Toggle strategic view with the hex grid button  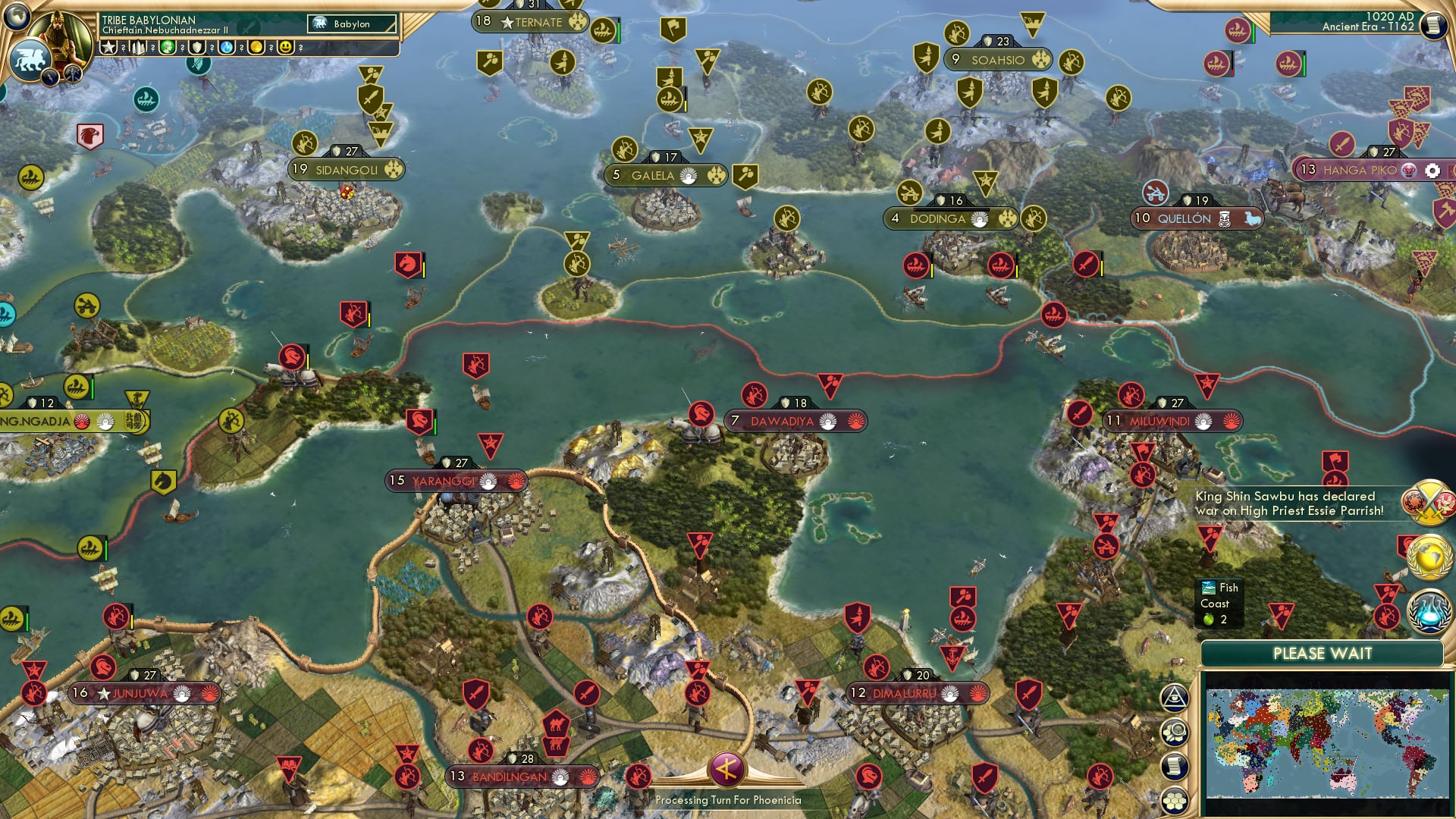[x=1175, y=801]
